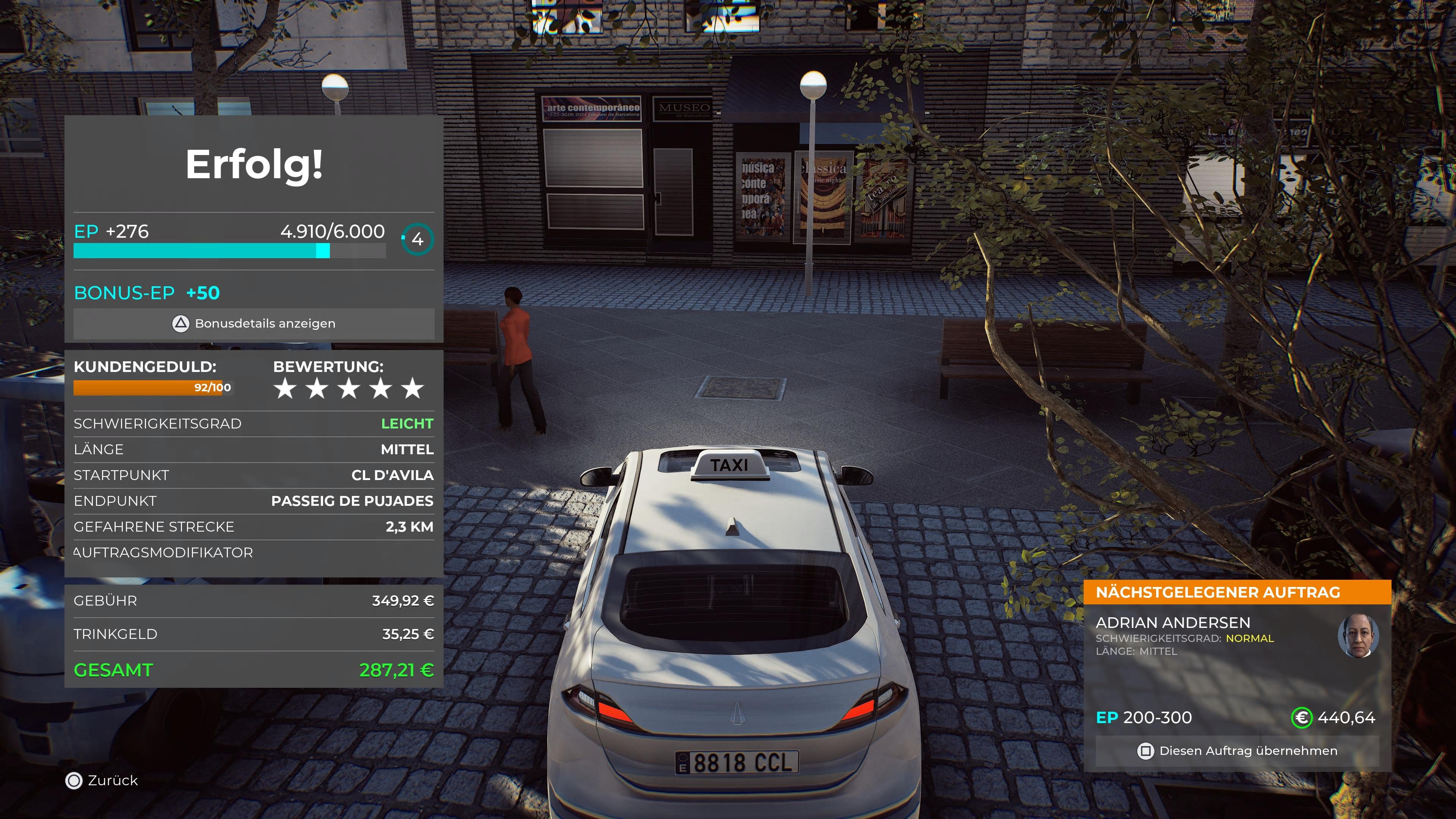
Task: Click the EP label in the job offer panel
Action: [1109, 717]
